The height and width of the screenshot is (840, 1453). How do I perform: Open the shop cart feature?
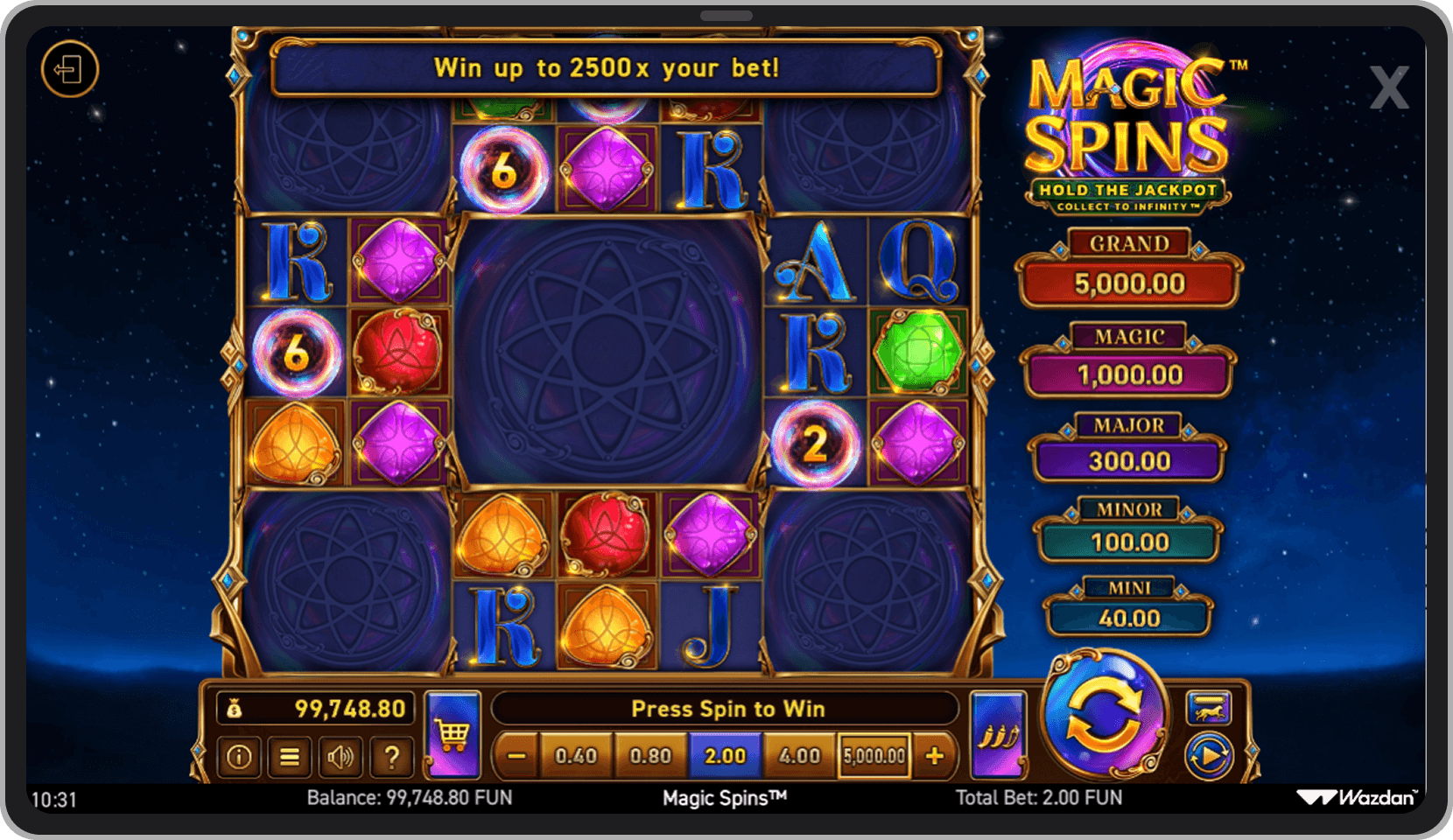pos(453,735)
